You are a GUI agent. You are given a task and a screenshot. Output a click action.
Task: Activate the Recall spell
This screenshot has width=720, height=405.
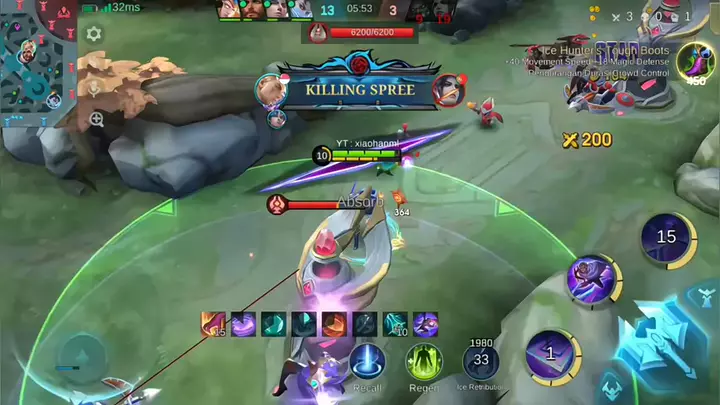coord(367,362)
